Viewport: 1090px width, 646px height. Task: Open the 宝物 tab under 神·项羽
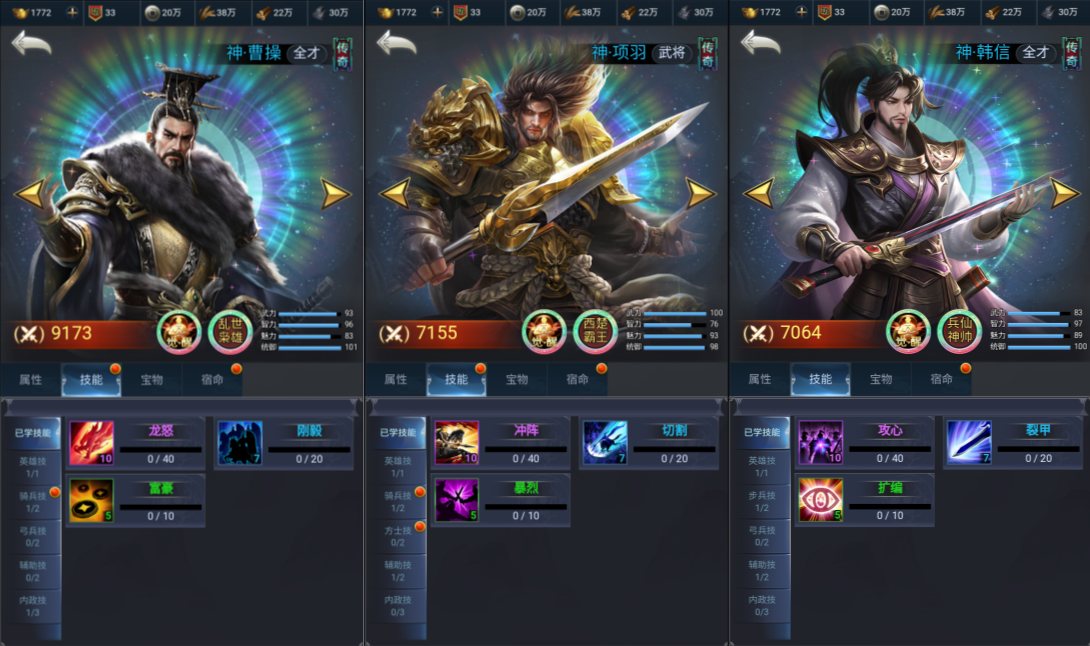click(517, 380)
